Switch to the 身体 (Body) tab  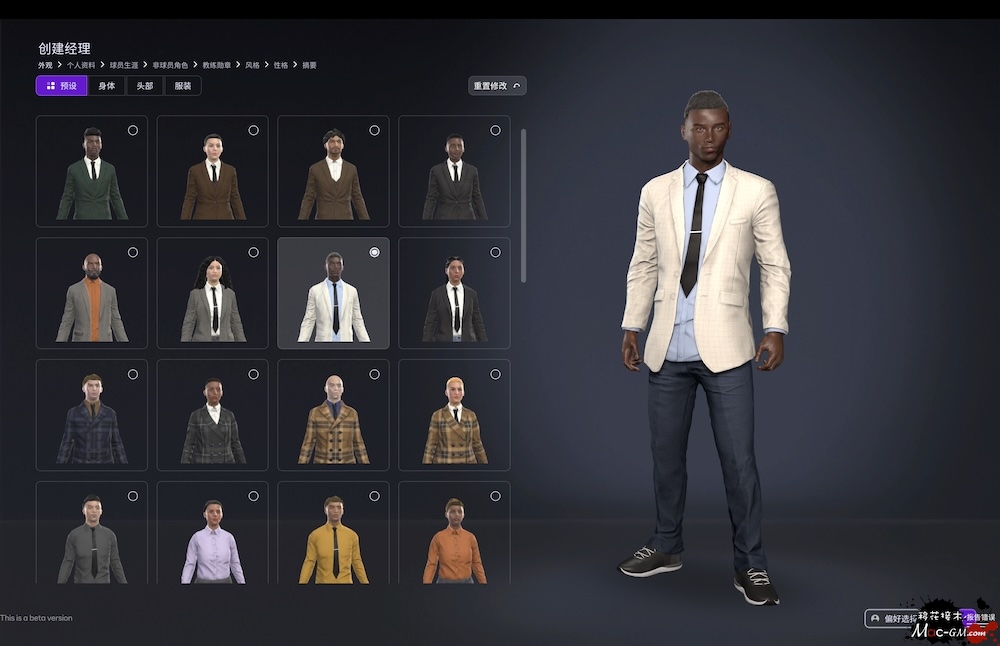coord(107,86)
